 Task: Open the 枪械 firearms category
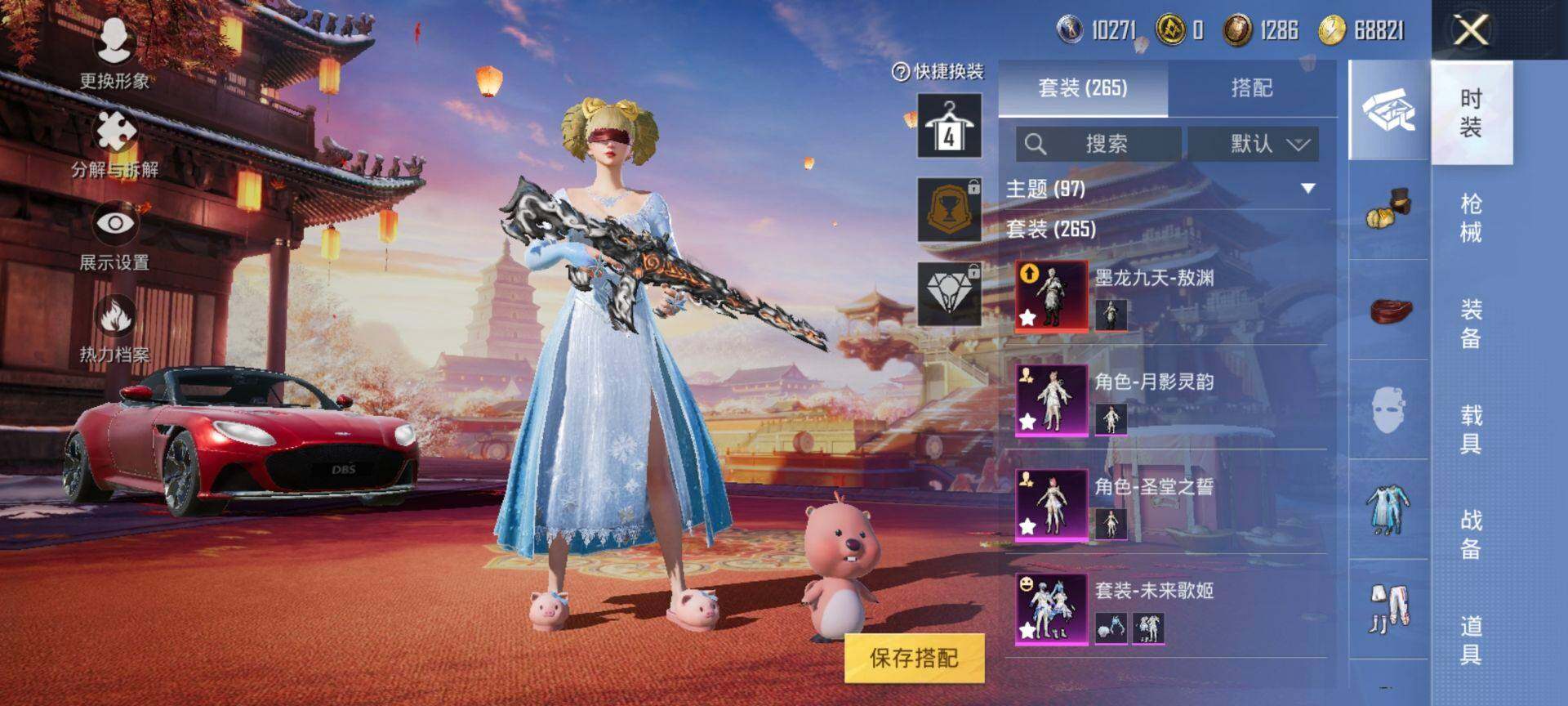coord(1471,218)
